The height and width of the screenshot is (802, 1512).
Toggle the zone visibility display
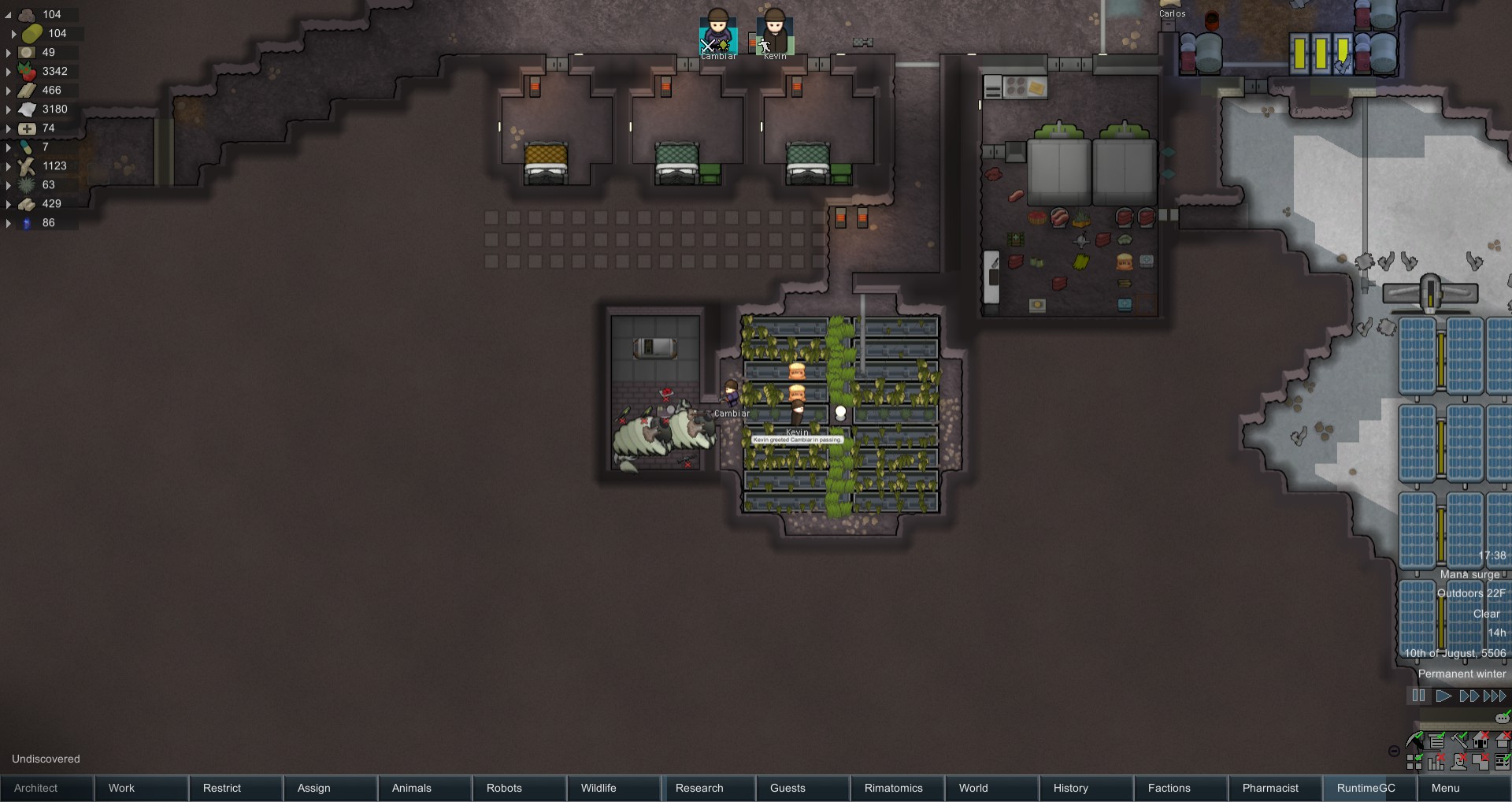click(x=1414, y=762)
